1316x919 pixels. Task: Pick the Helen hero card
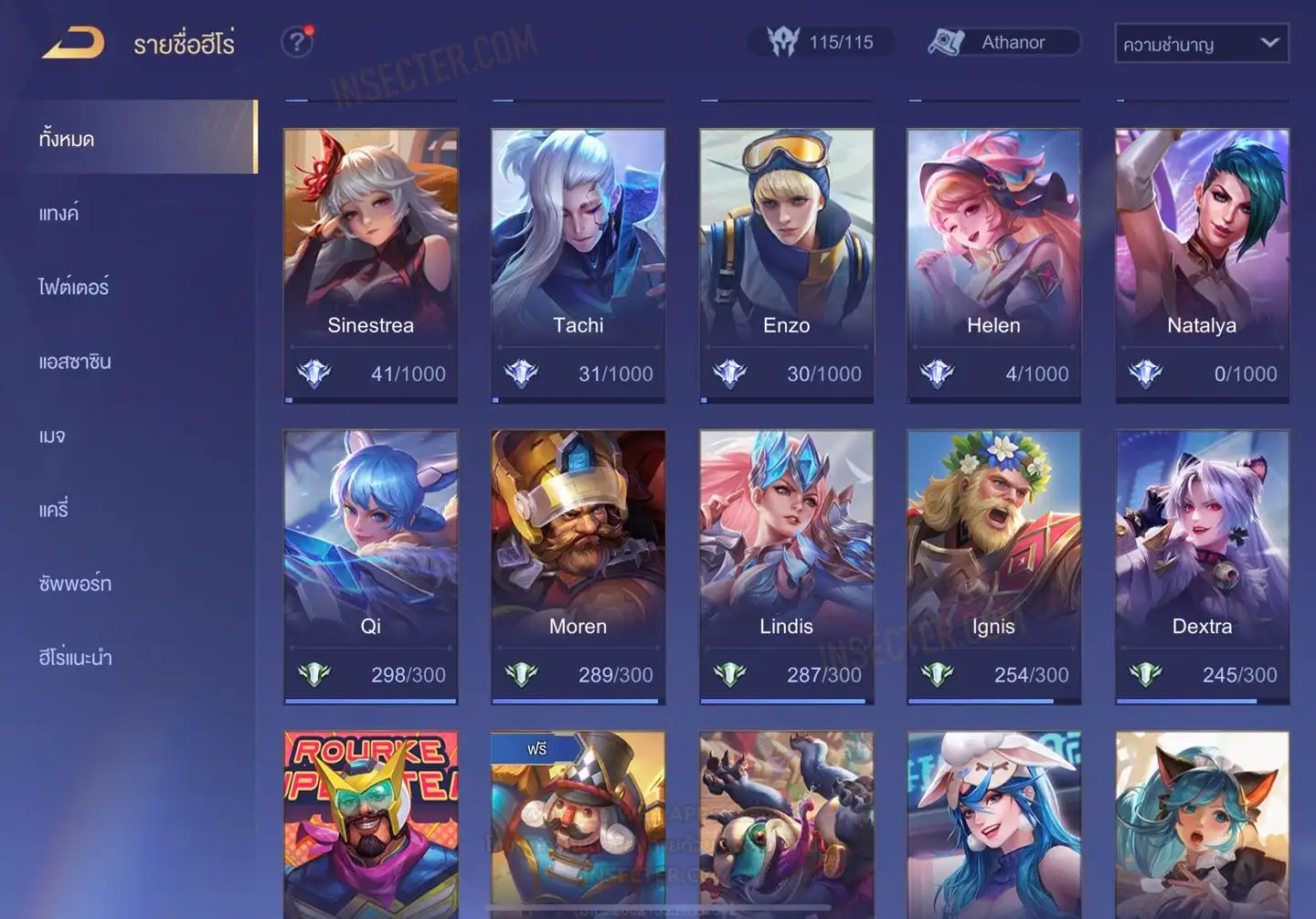pyautogui.click(x=993, y=265)
